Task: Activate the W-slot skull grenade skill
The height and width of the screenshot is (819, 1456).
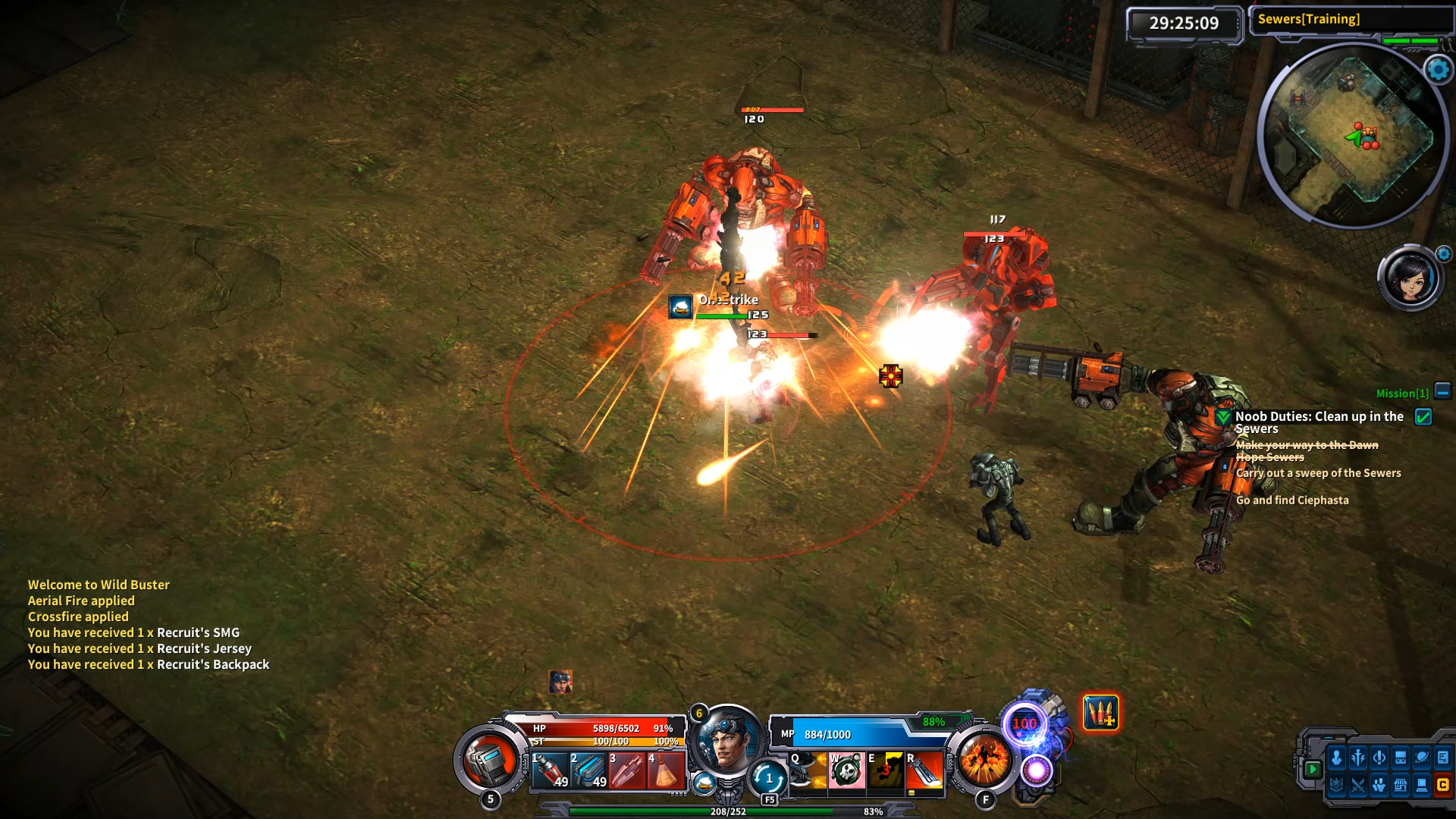Action: [x=847, y=772]
